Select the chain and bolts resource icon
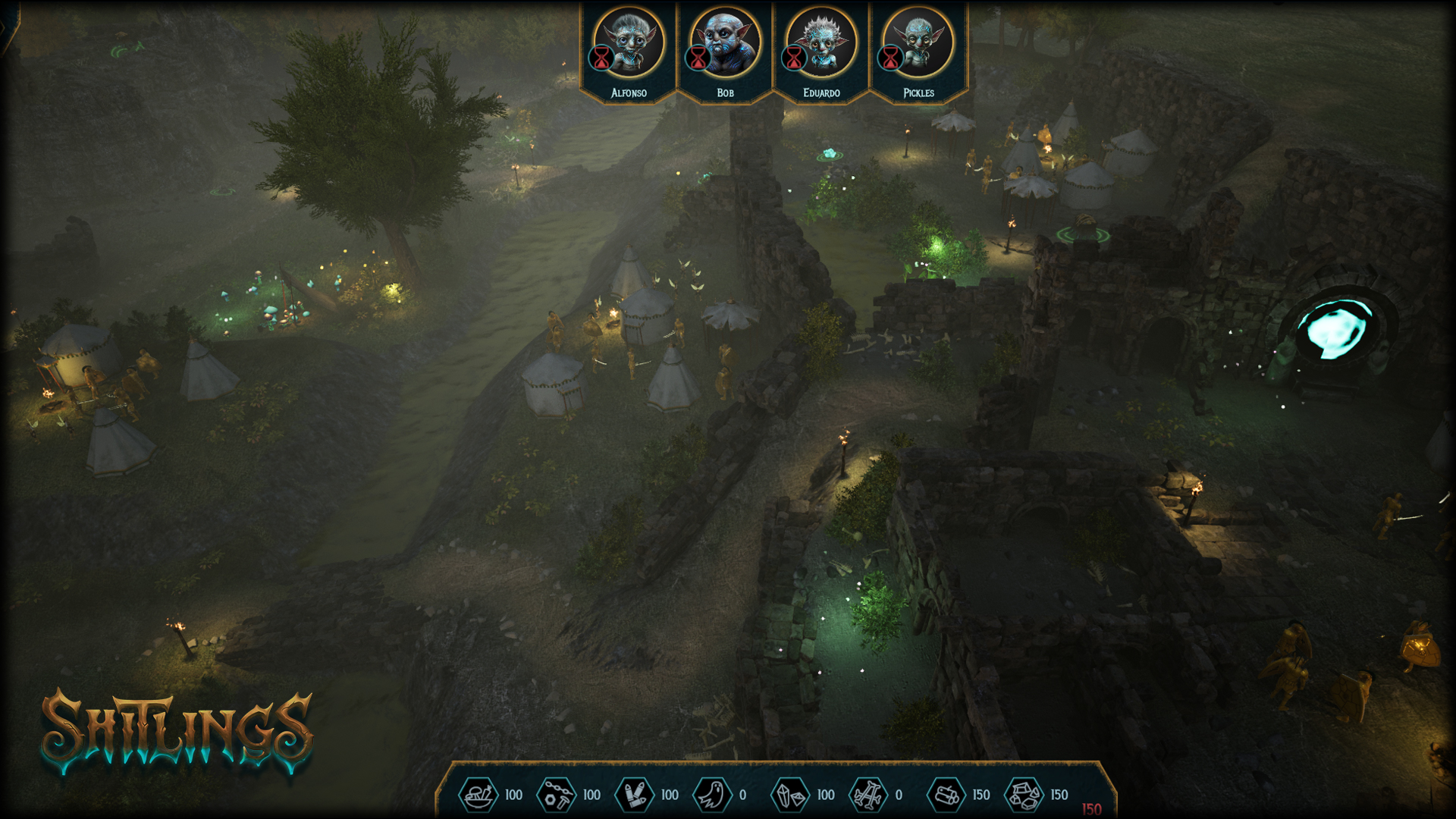This screenshot has height=819, width=1456. [x=557, y=795]
